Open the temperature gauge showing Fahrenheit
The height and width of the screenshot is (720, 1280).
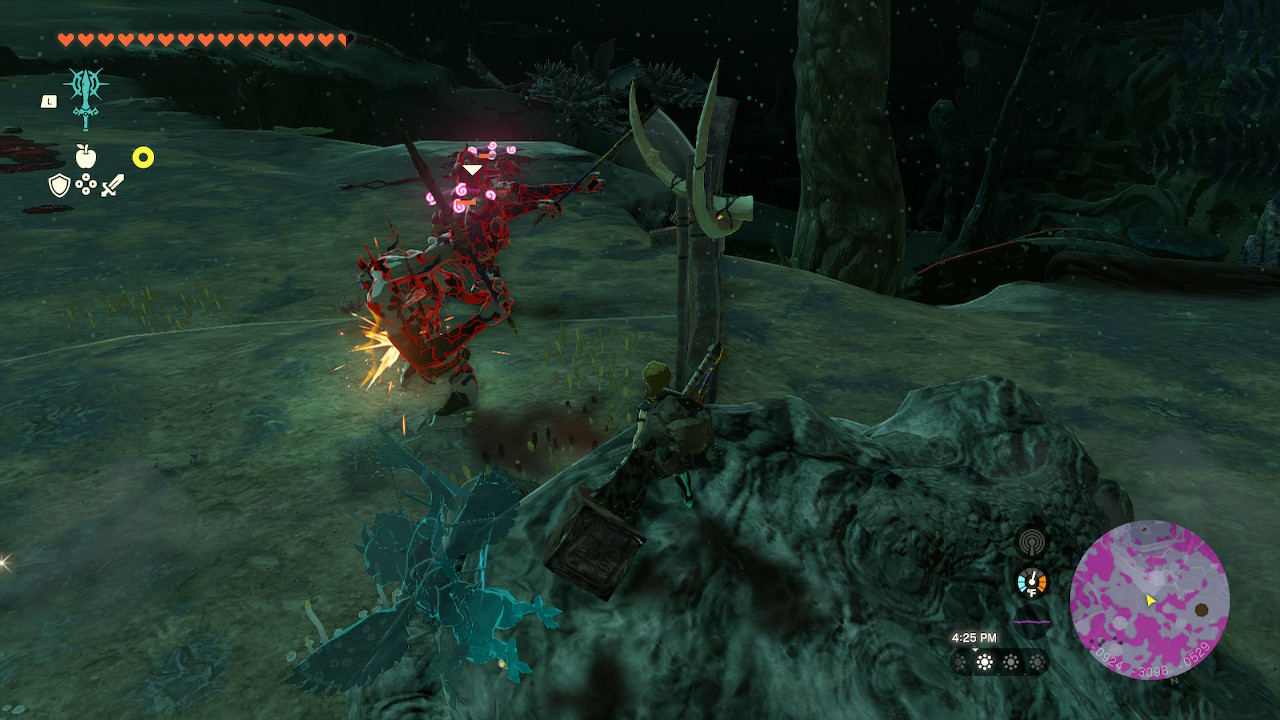tap(1032, 582)
